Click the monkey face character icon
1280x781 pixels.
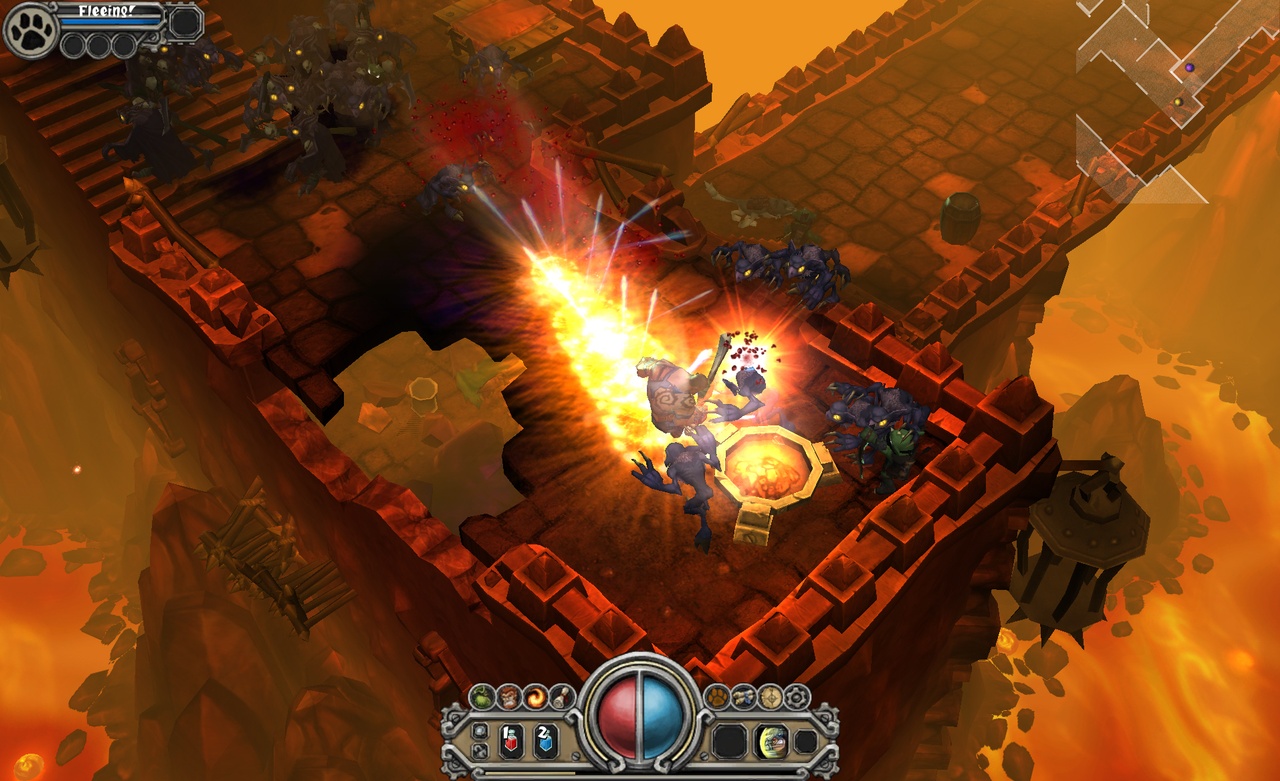pyautogui.click(x=507, y=696)
